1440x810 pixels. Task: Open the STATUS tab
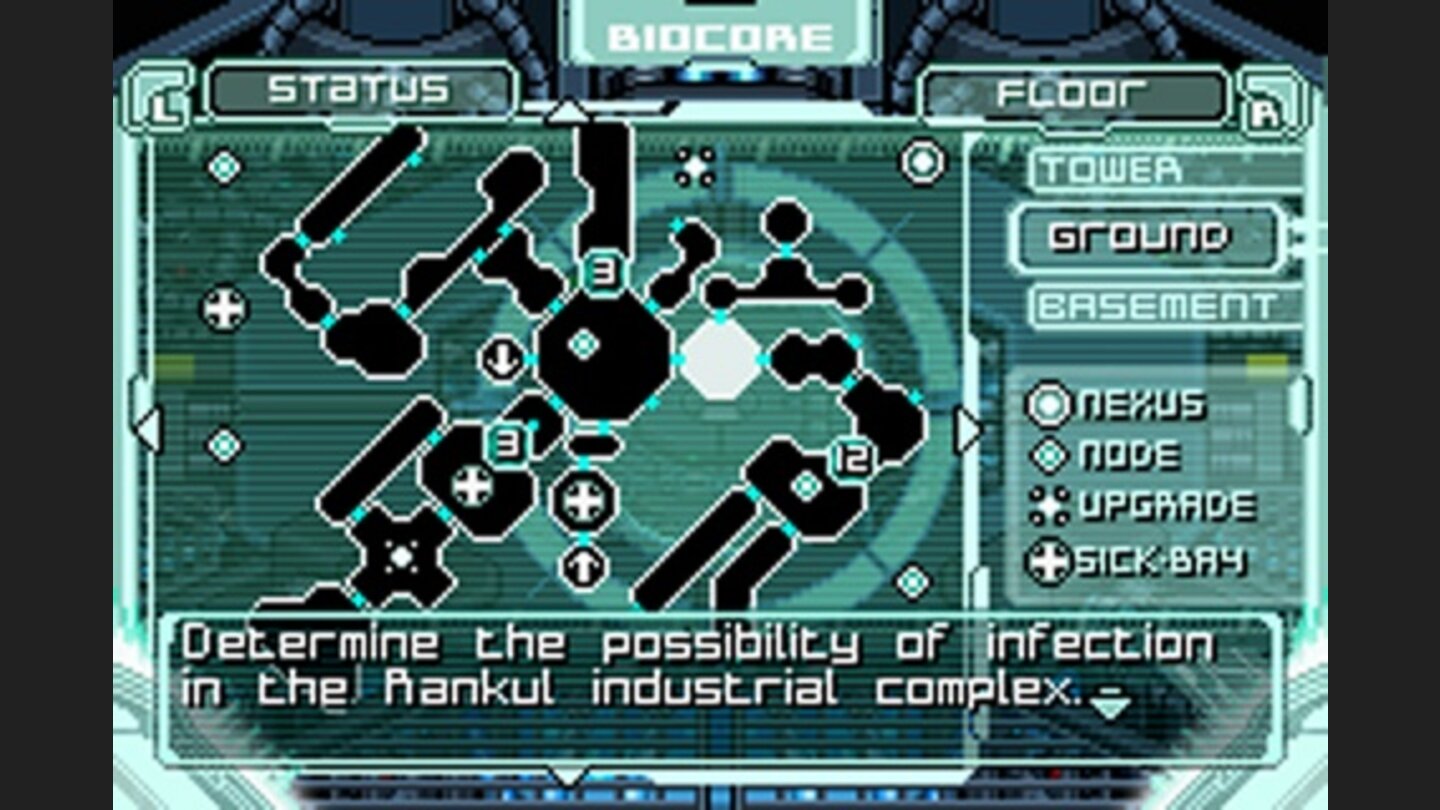tap(362, 89)
